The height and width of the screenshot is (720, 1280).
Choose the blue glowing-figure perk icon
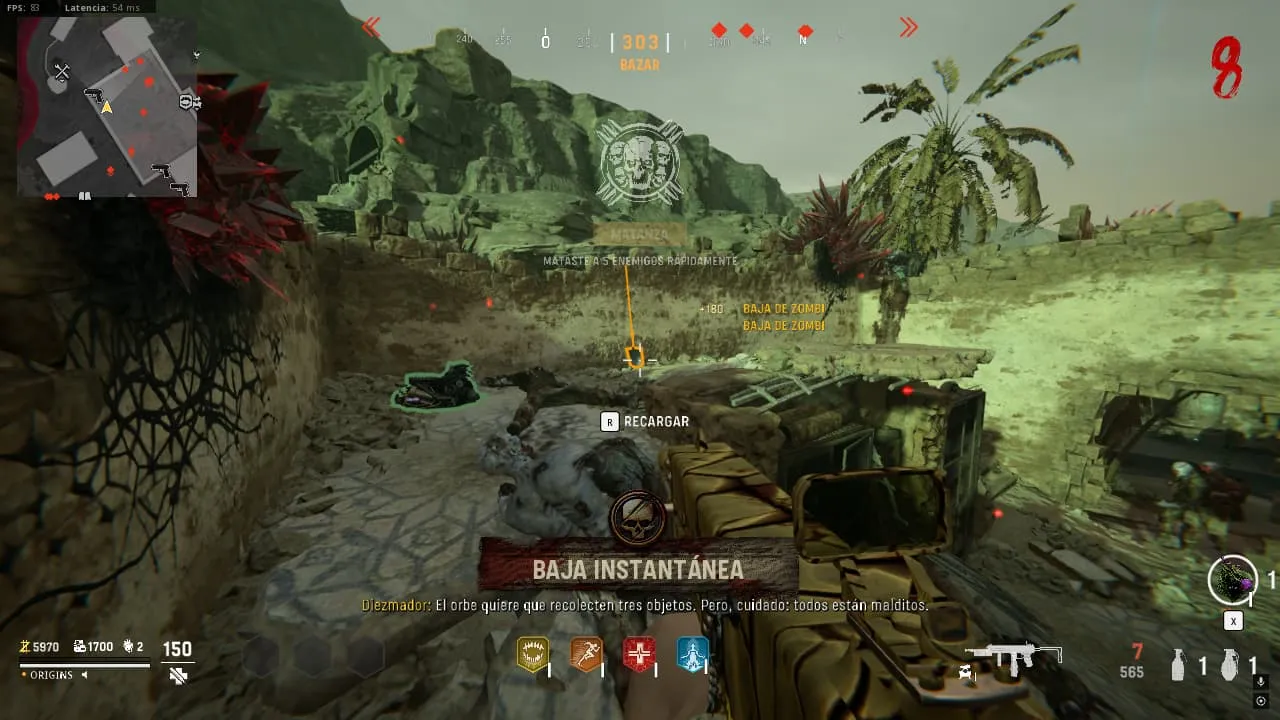[x=692, y=654]
